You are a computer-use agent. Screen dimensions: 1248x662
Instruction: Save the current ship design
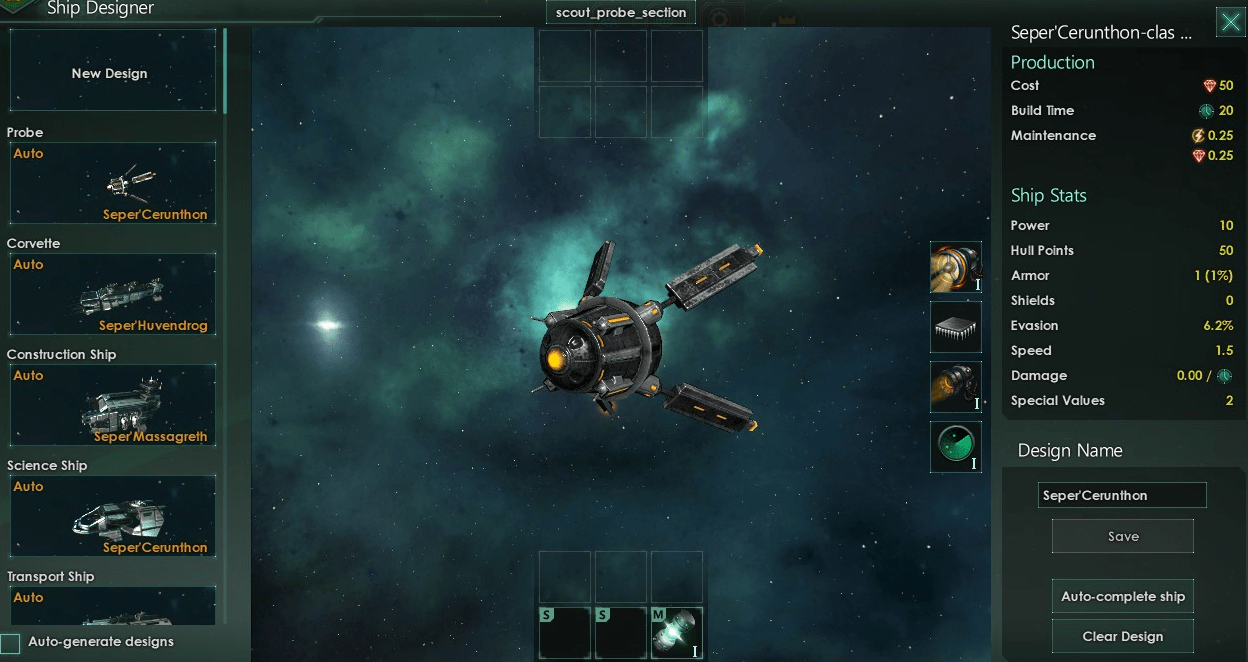pyautogui.click(x=1122, y=536)
